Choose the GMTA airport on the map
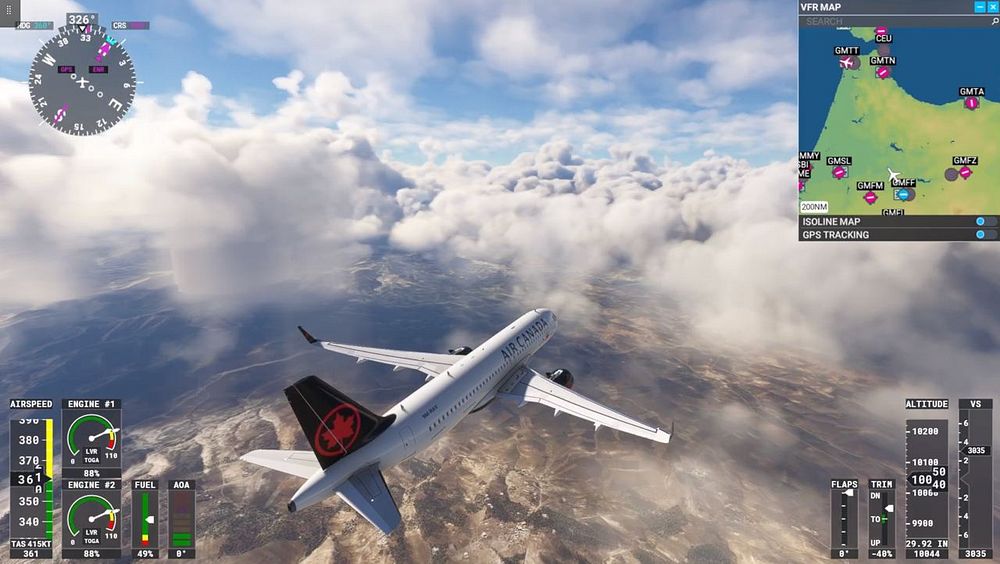1000x564 pixels. pyautogui.click(x=971, y=103)
